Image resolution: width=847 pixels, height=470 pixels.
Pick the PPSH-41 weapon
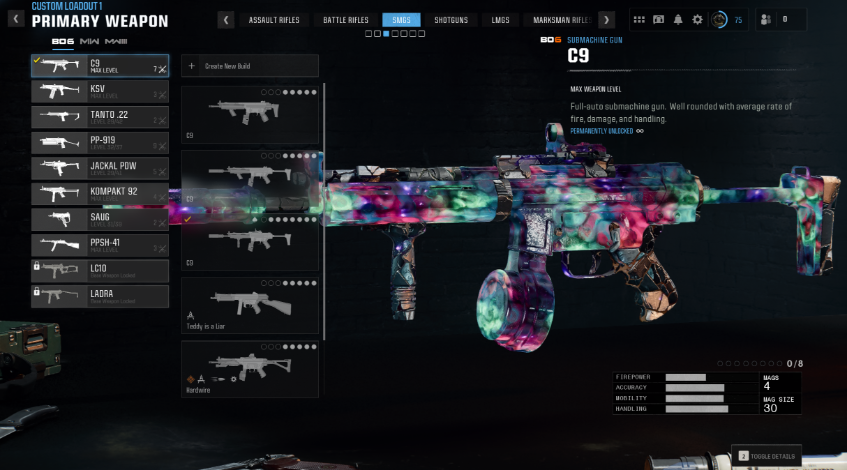(x=100, y=244)
